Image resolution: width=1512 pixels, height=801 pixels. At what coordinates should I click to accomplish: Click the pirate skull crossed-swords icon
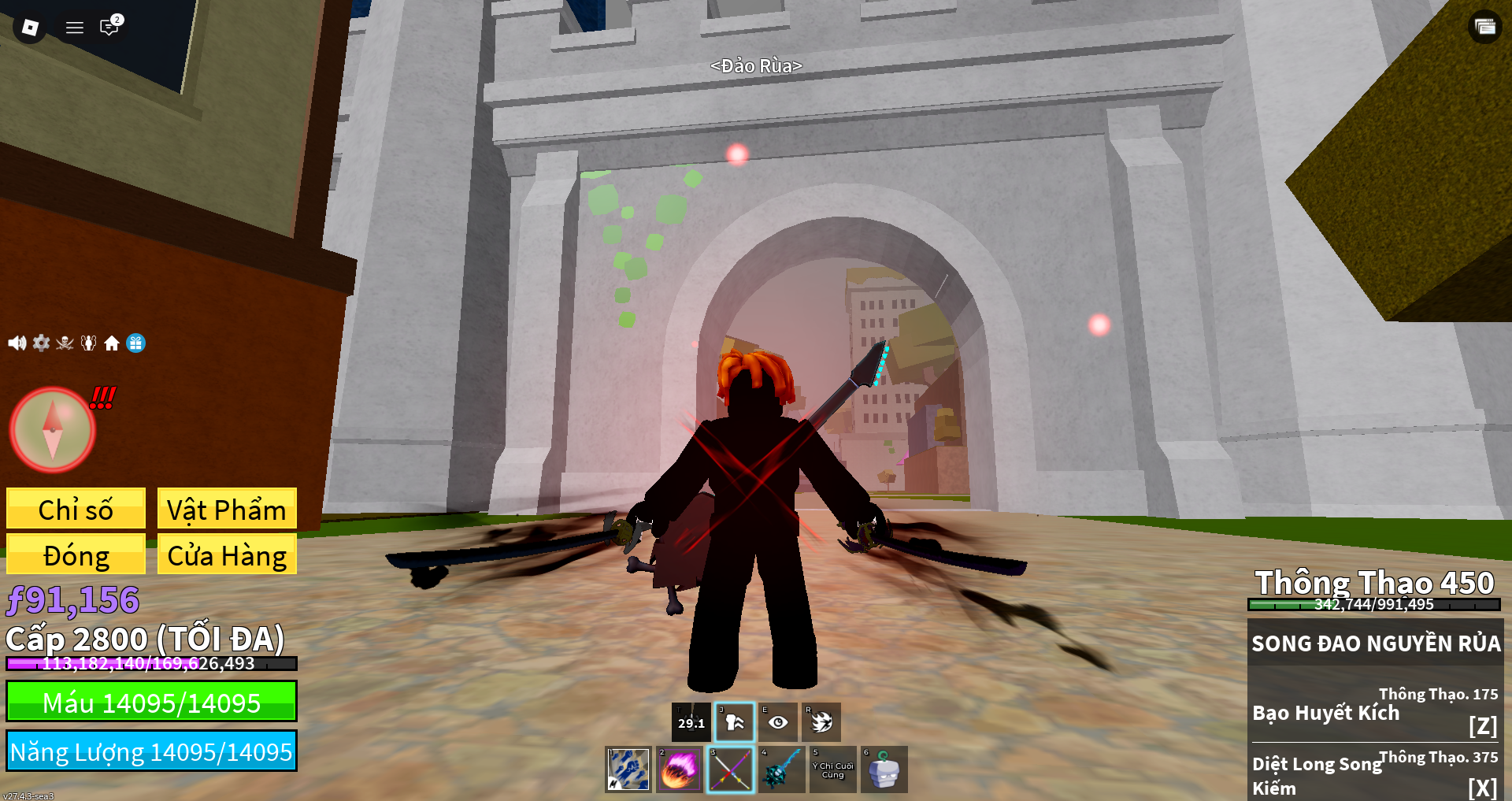click(x=65, y=343)
